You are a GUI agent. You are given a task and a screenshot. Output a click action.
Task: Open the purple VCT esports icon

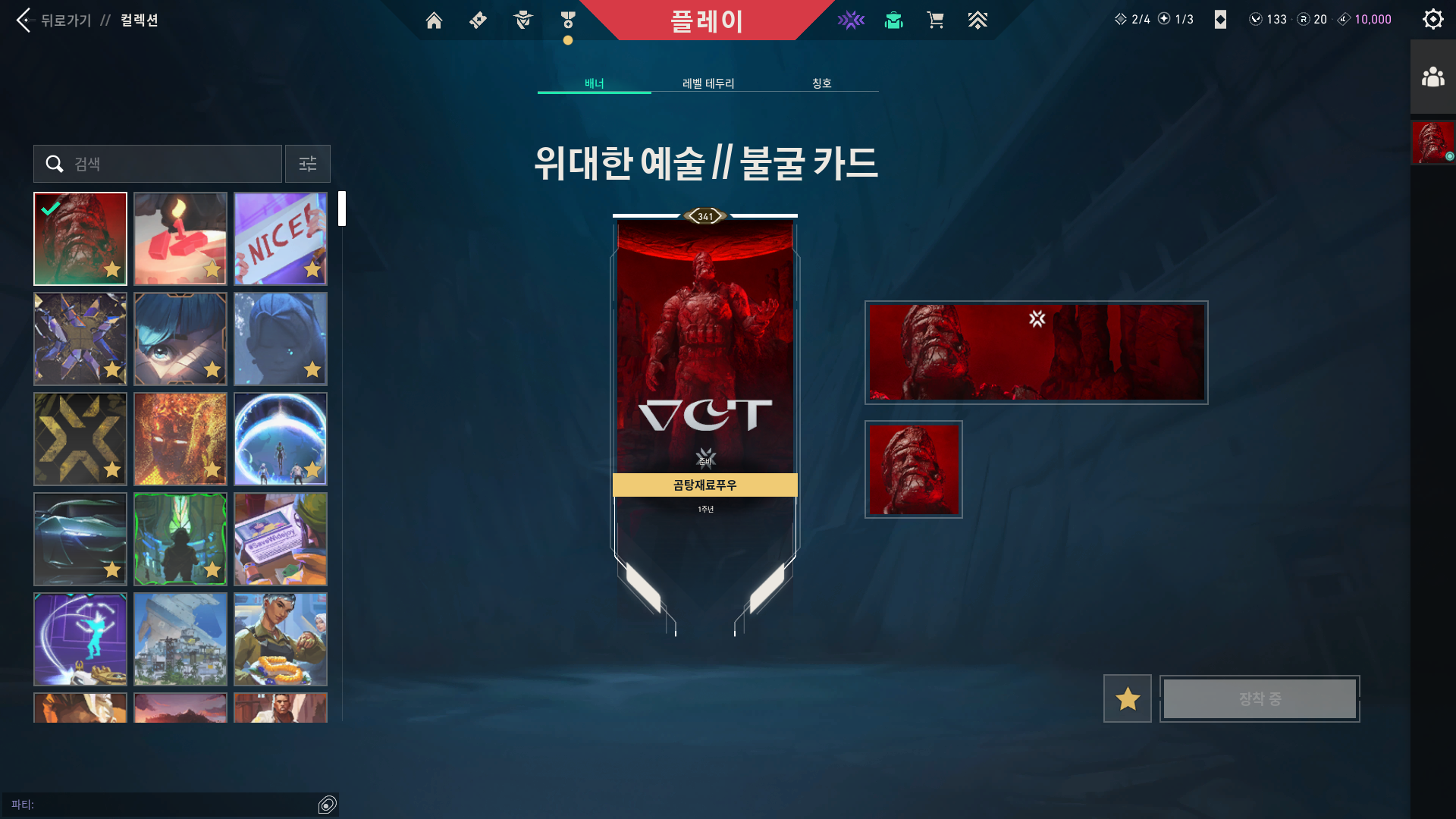(x=851, y=20)
